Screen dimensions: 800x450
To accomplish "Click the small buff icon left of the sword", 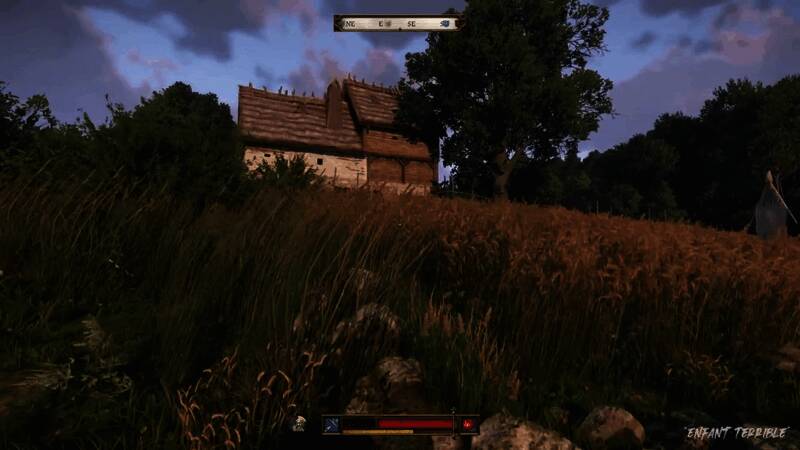I will (x=298, y=424).
